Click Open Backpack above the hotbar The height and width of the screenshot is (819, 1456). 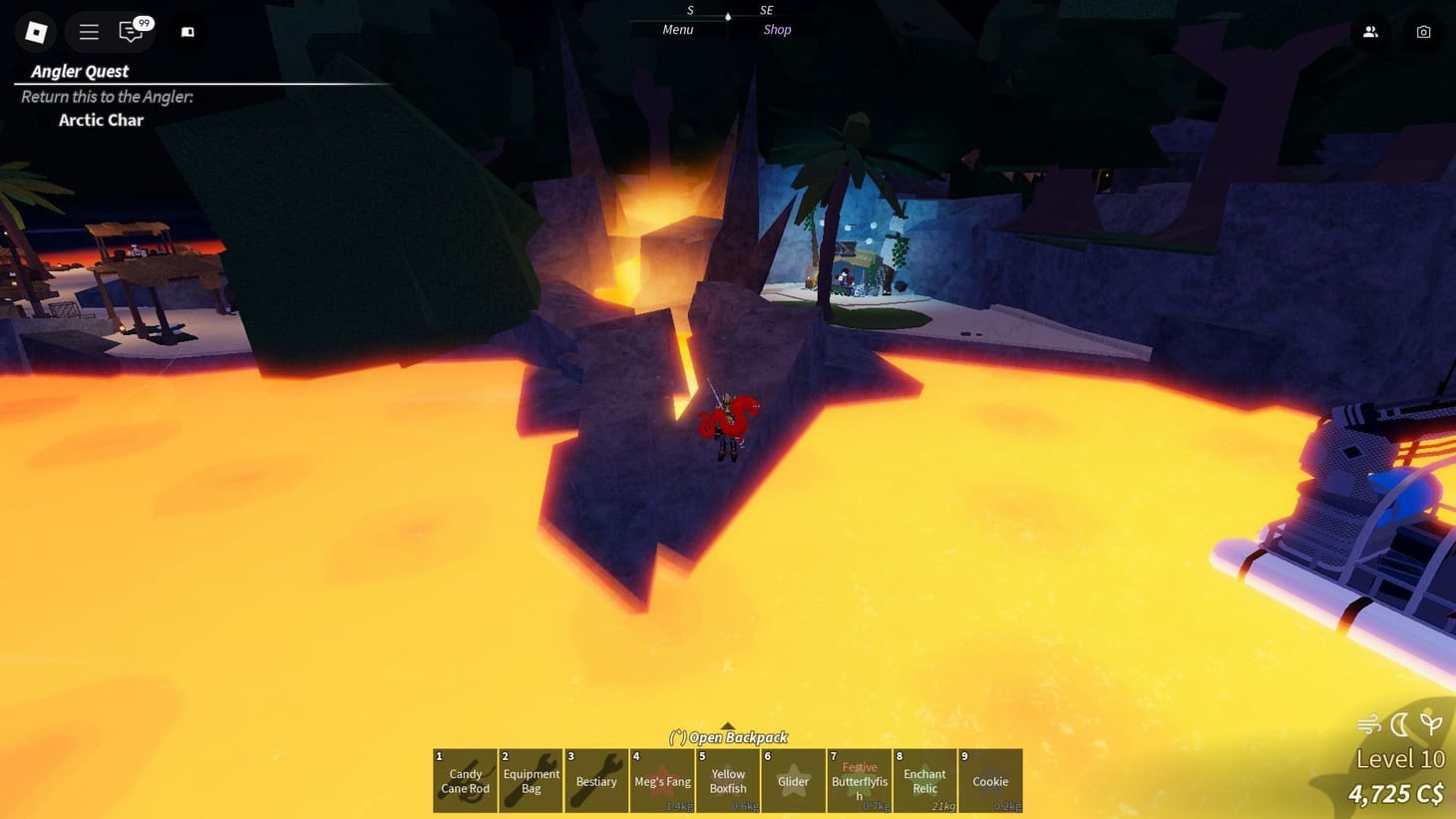click(729, 736)
